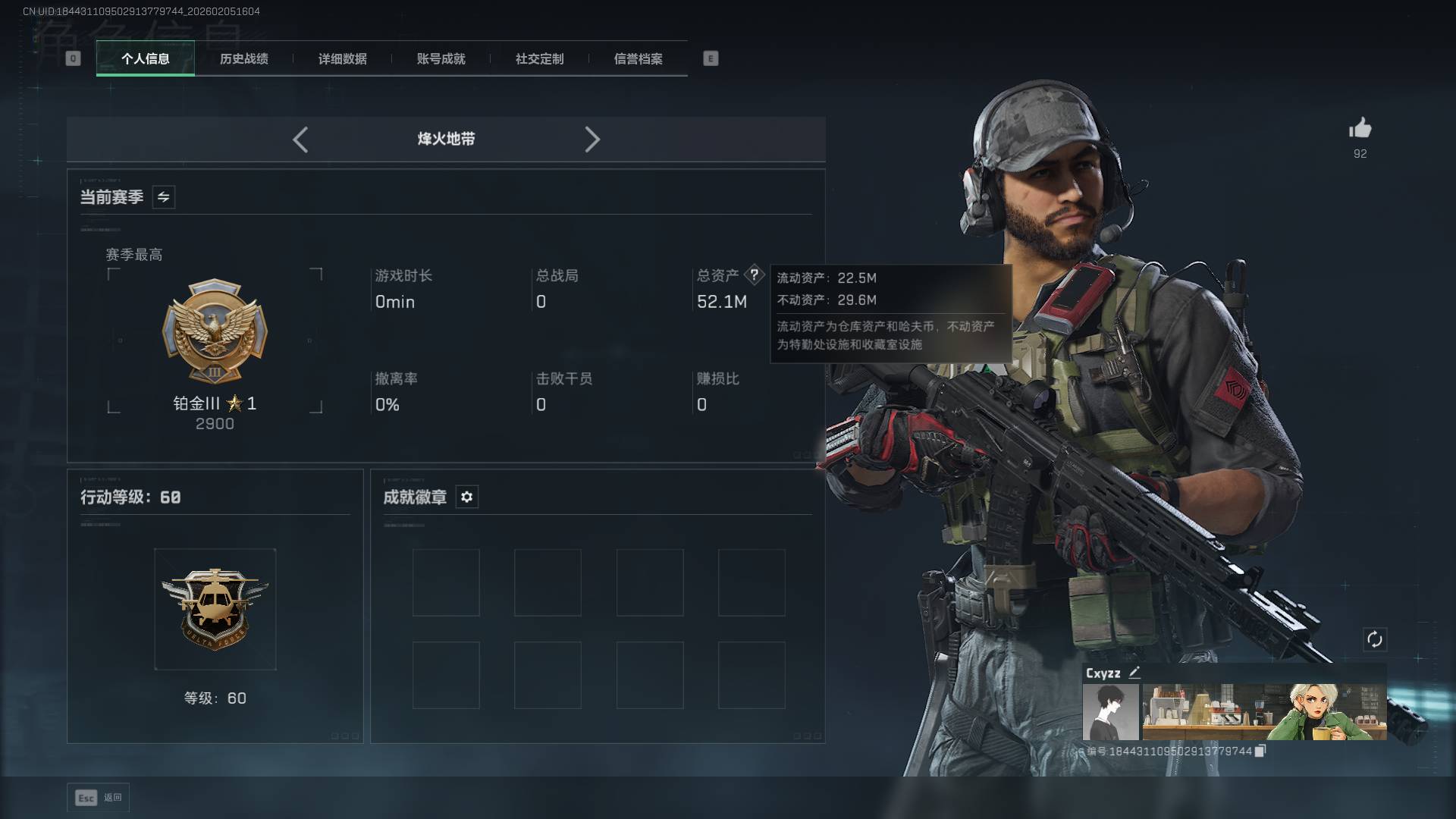This screenshot has width=1456, height=819.
Task: Select the 详细数据 tab
Action: pos(342,58)
